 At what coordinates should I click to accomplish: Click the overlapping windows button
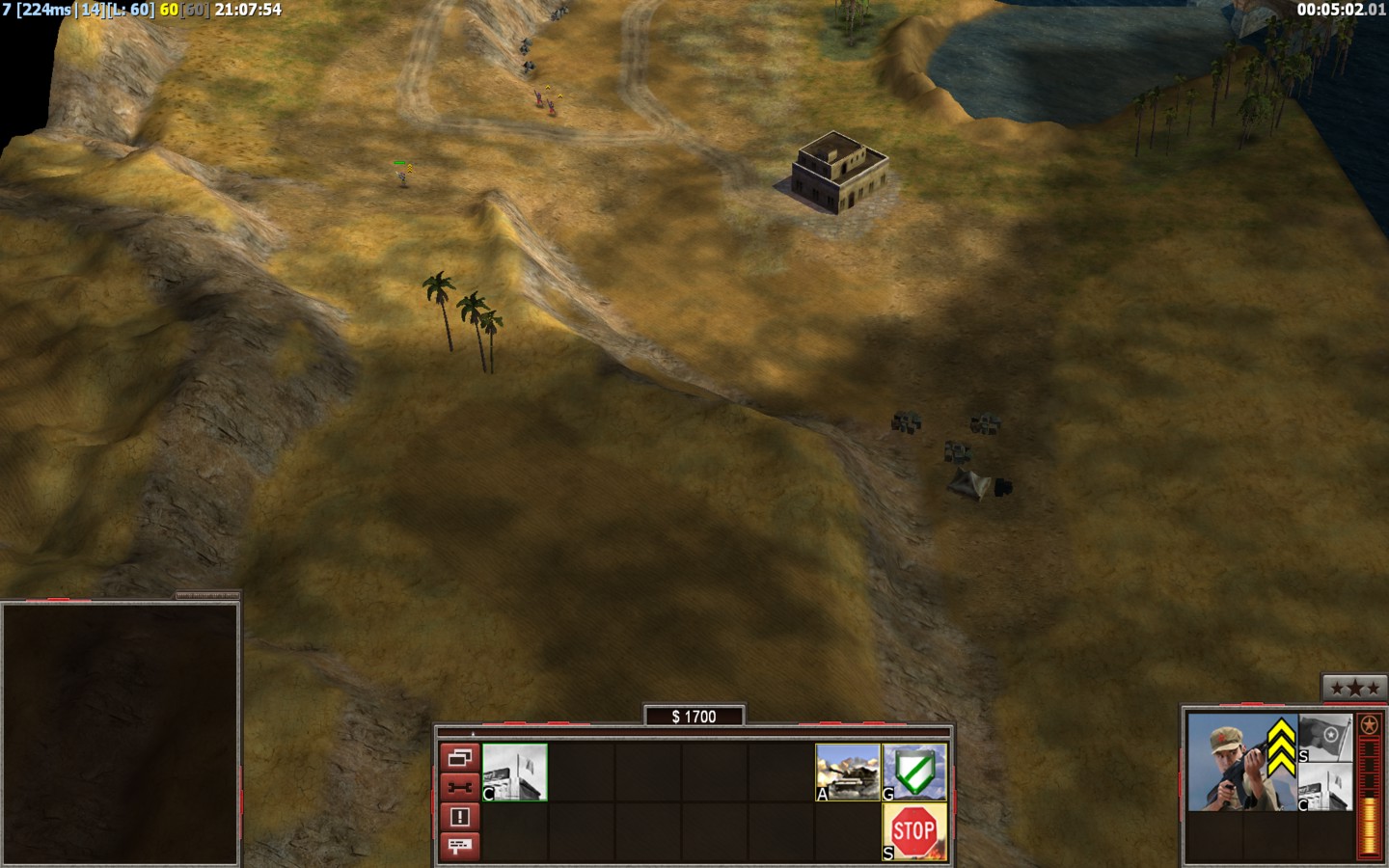pyautogui.click(x=459, y=757)
